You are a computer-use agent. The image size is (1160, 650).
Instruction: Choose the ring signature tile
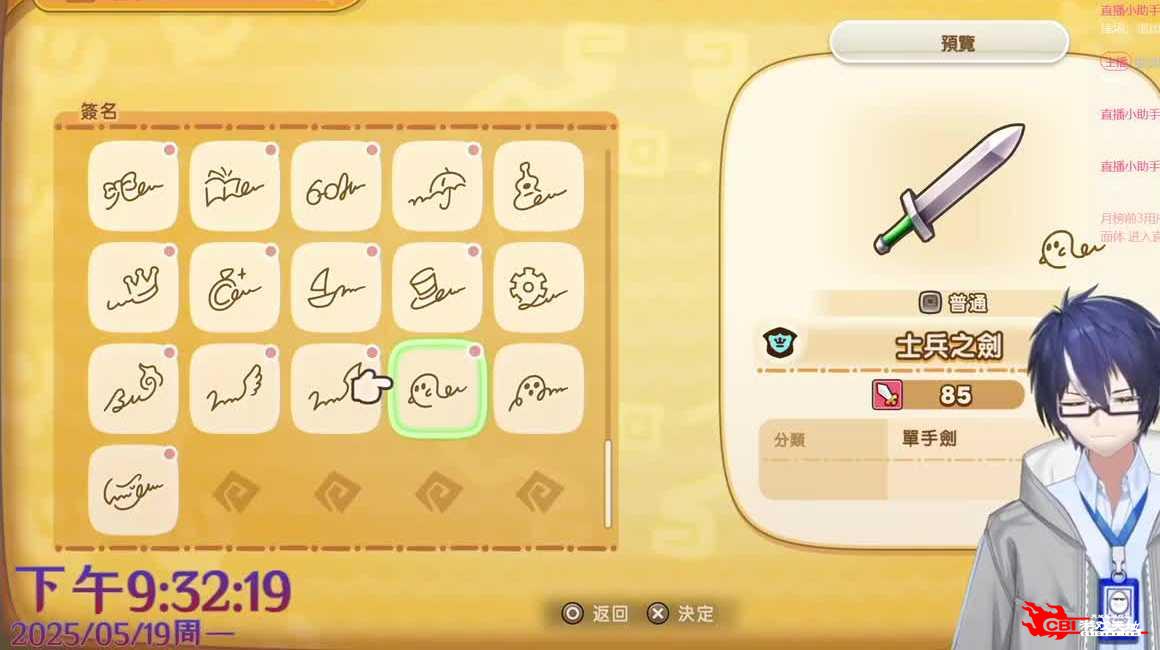tap(235, 287)
